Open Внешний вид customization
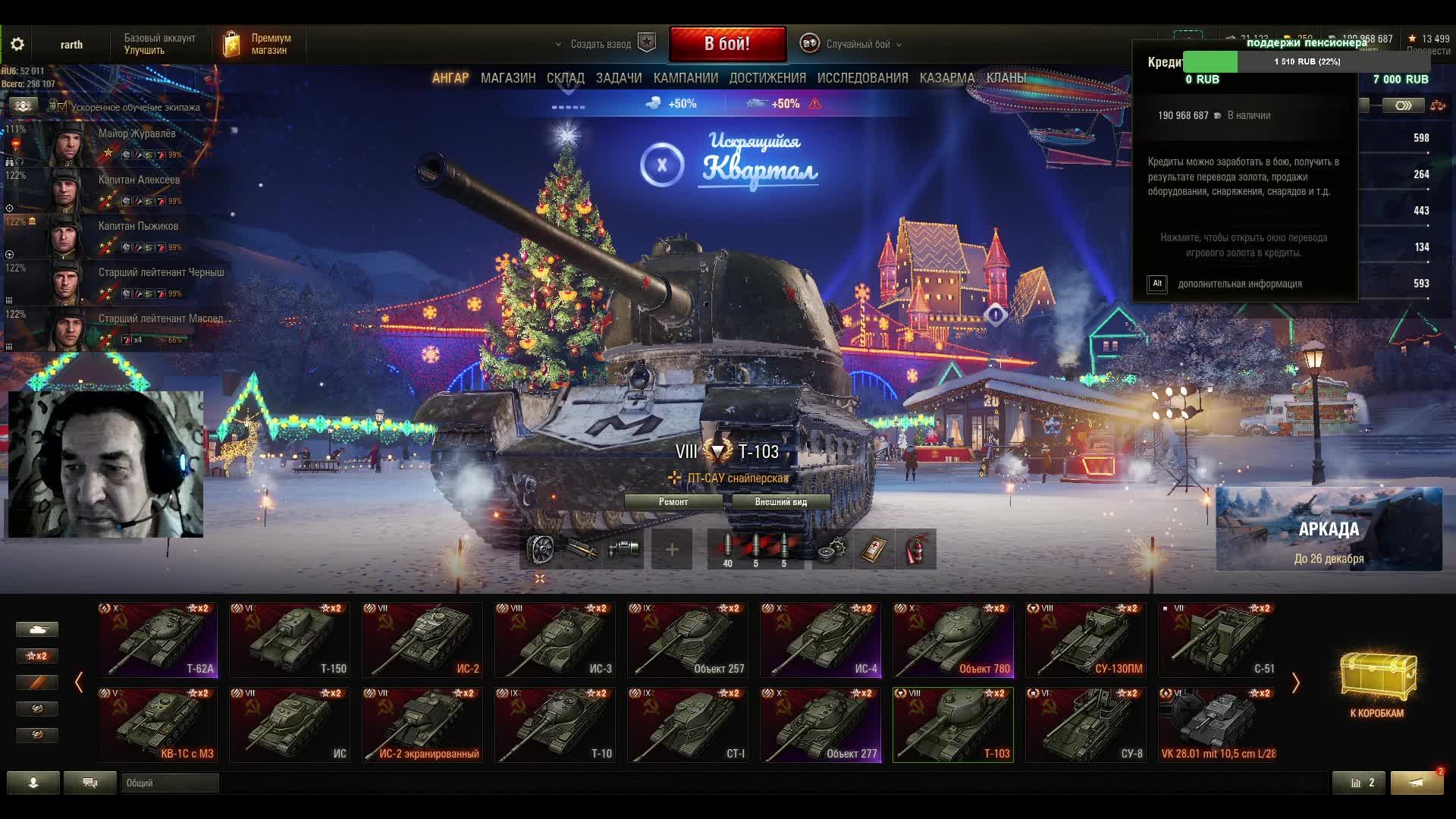The width and height of the screenshot is (1456, 819). (x=780, y=502)
